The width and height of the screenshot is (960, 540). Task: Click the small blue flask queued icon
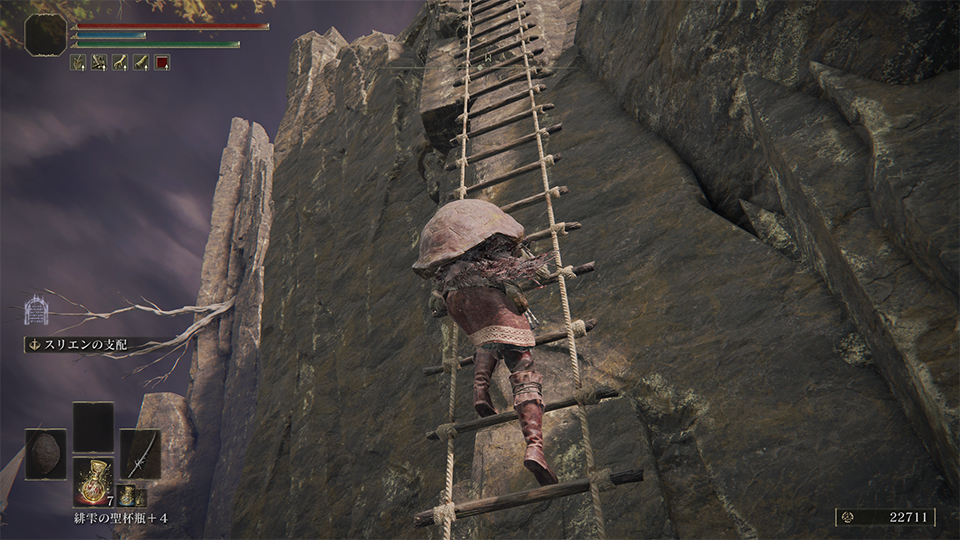pyautogui.click(x=128, y=495)
